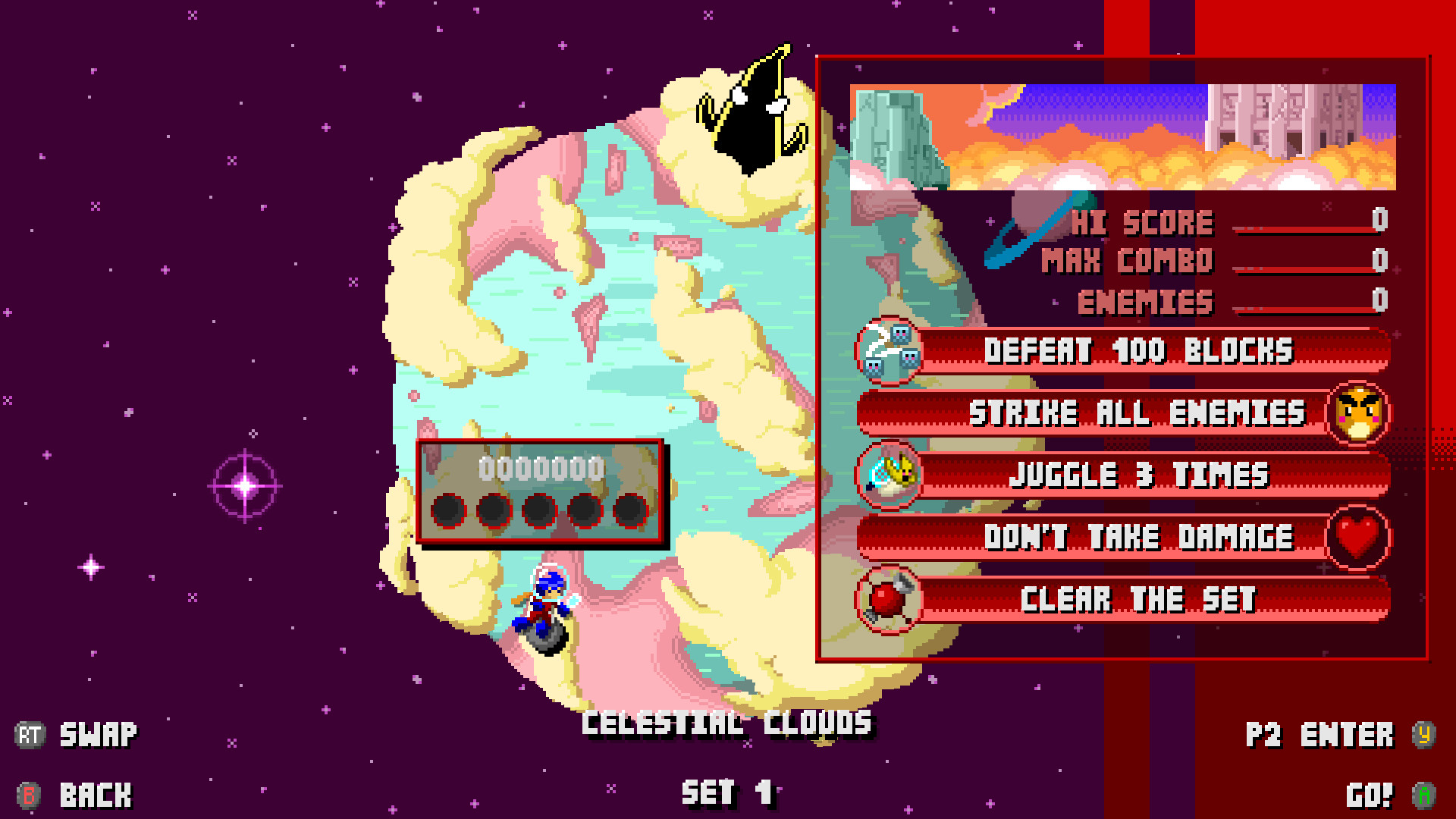This screenshot has height=819, width=1456.
Task: Click the stage preview thumbnail image
Action: click(x=1122, y=136)
